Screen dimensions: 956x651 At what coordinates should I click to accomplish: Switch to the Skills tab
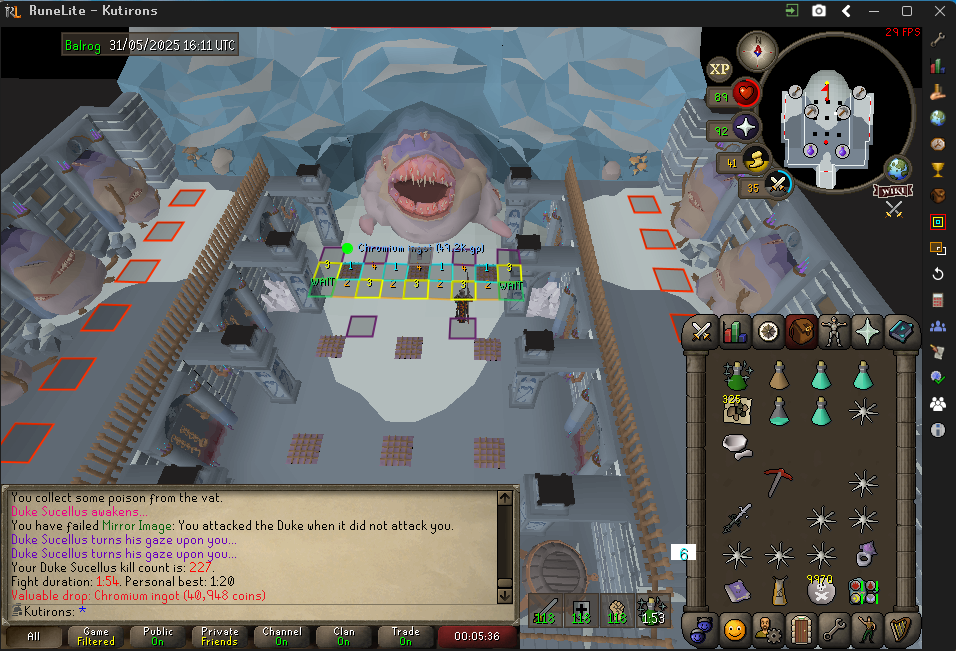(735, 332)
